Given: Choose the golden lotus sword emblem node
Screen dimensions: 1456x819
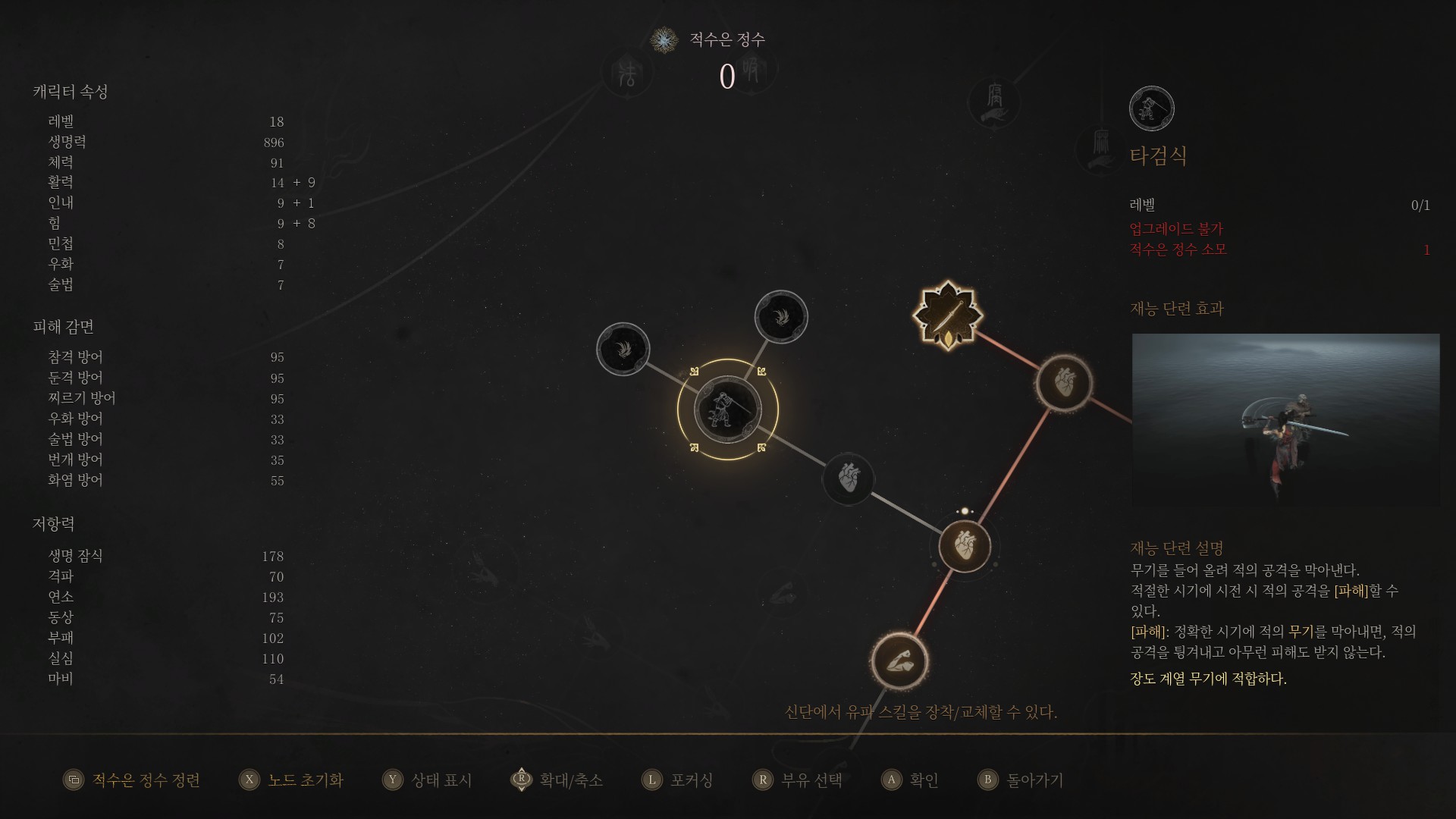Looking at the screenshot, I should click(x=947, y=315).
